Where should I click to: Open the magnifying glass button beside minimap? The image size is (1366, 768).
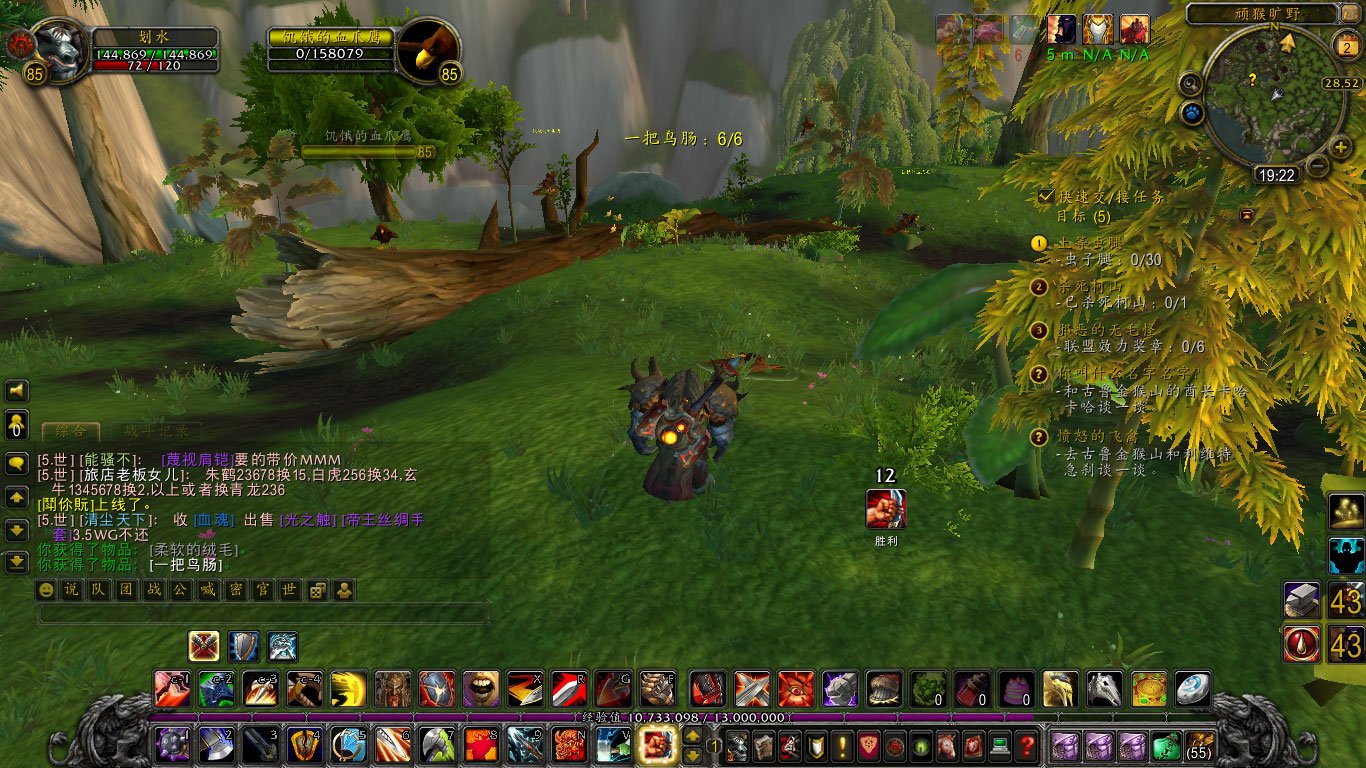[1190, 83]
